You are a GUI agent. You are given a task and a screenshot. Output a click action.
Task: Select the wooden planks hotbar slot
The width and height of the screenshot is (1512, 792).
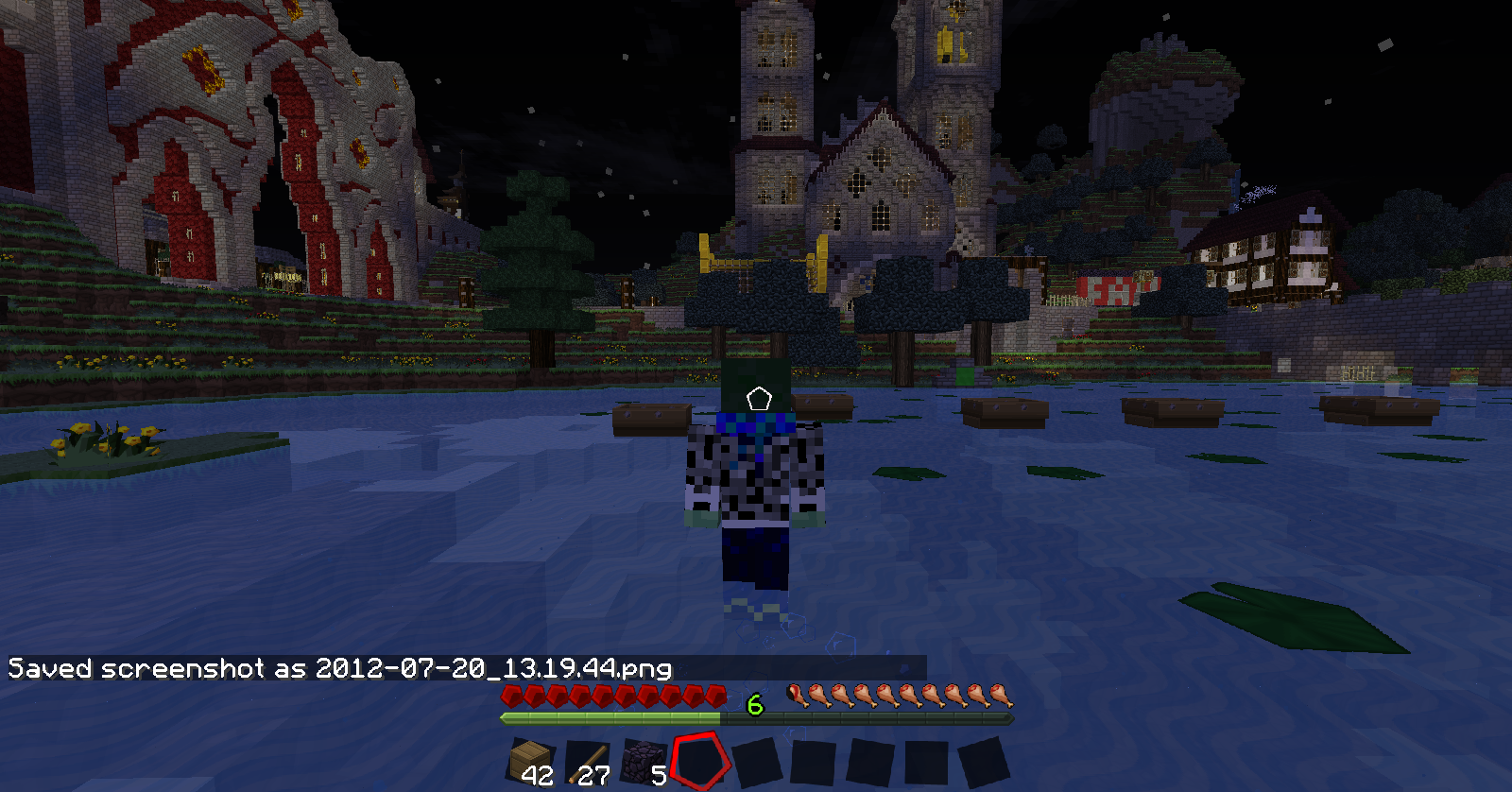[x=530, y=762]
